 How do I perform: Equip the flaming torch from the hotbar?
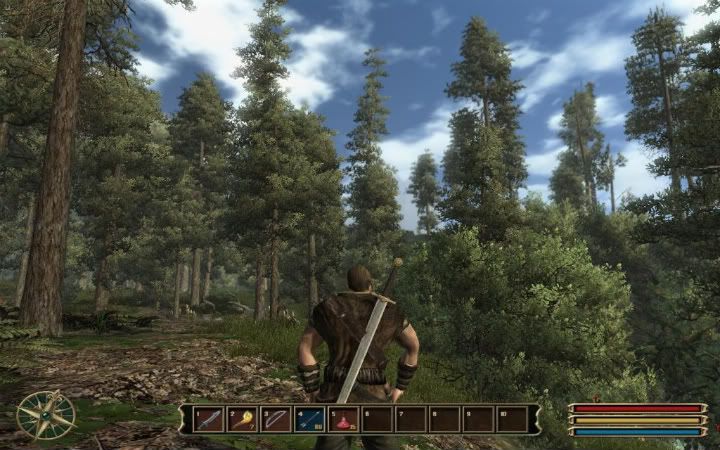243,419
